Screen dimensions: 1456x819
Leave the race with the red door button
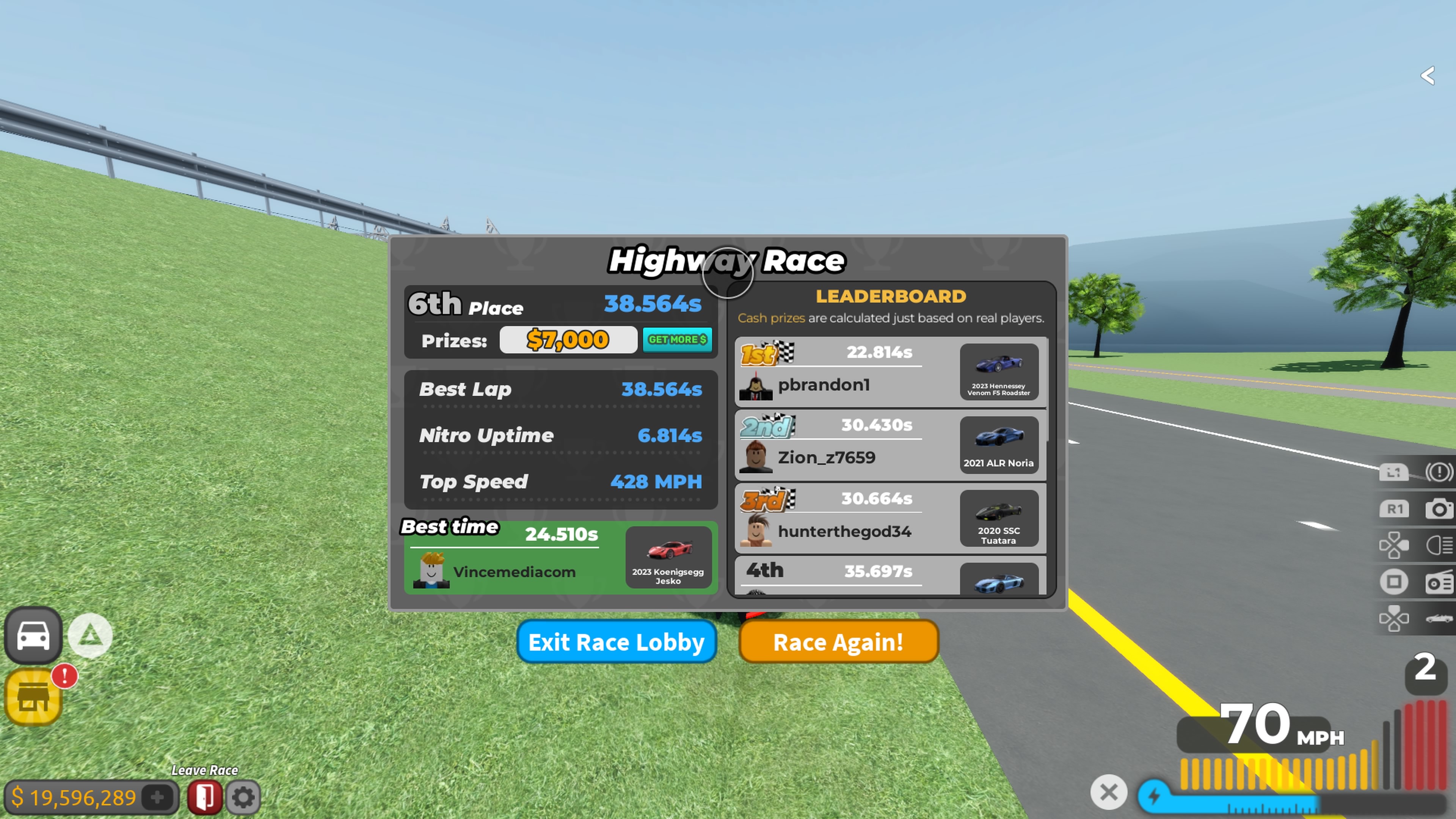[205, 797]
